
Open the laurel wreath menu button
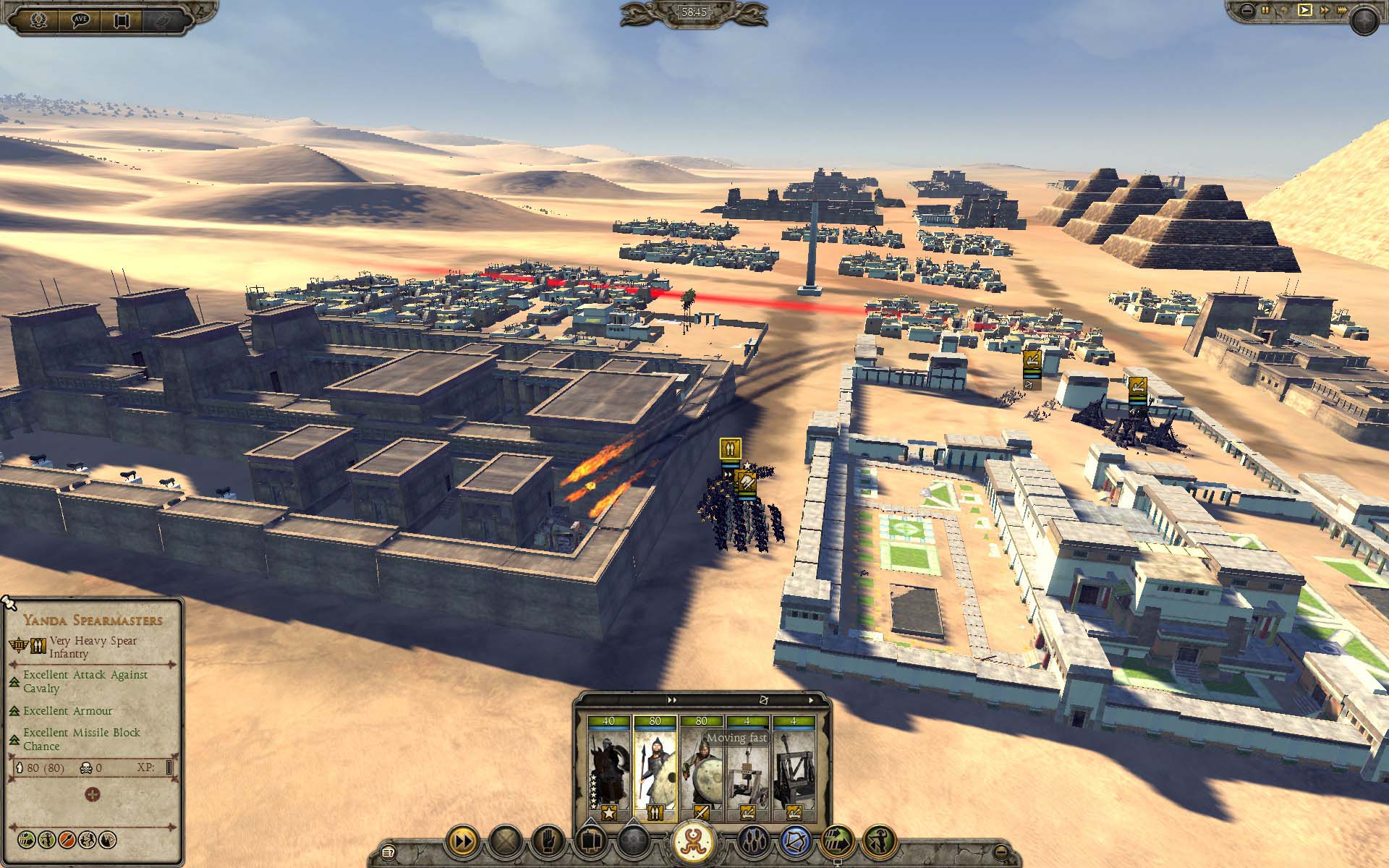pos(38,19)
